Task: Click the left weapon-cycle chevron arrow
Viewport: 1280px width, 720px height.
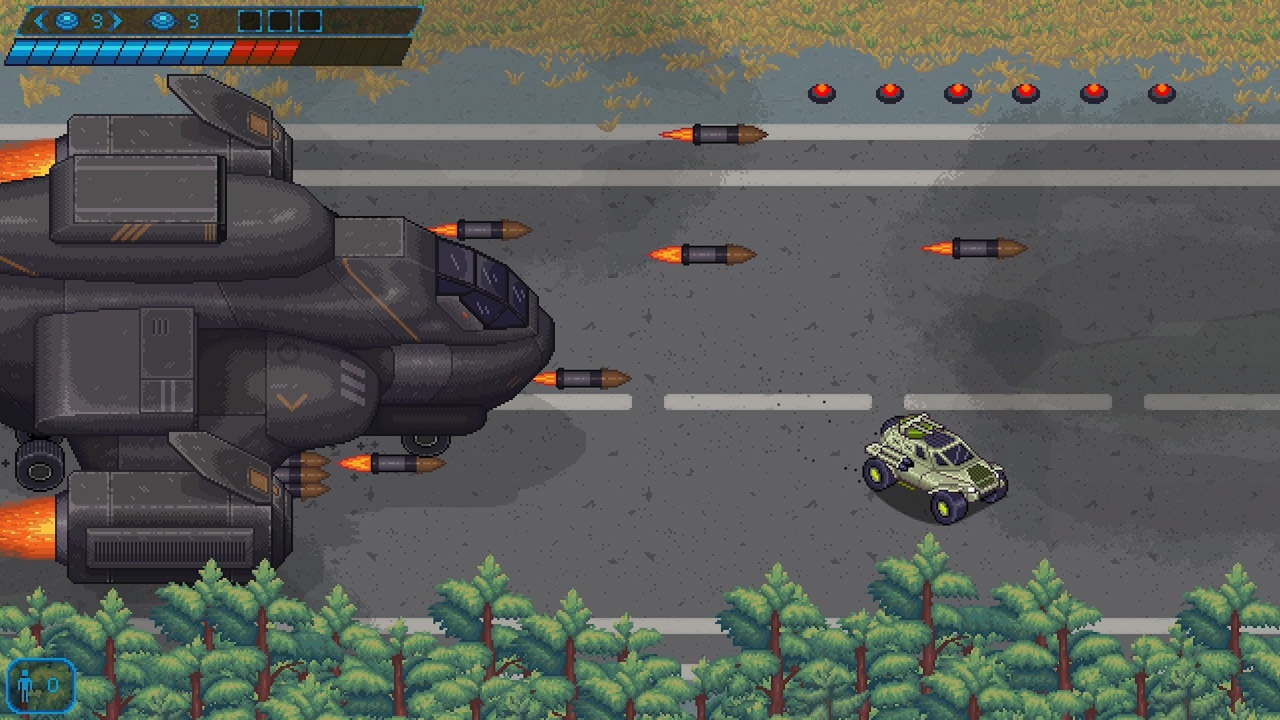Action: [x=40, y=19]
